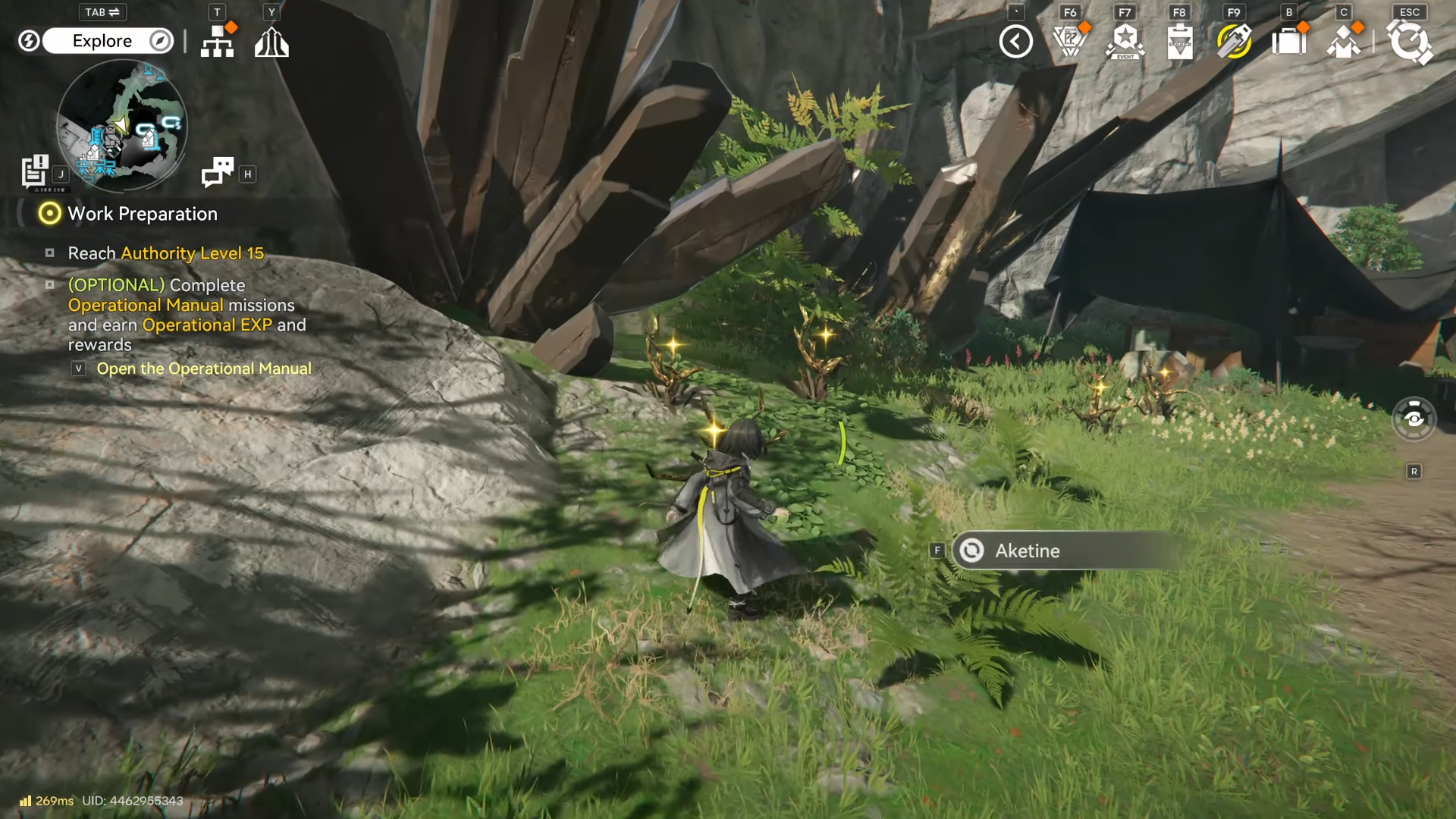Open the Event star icon
This screenshot has width=1456, height=819.
pos(1125,42)
